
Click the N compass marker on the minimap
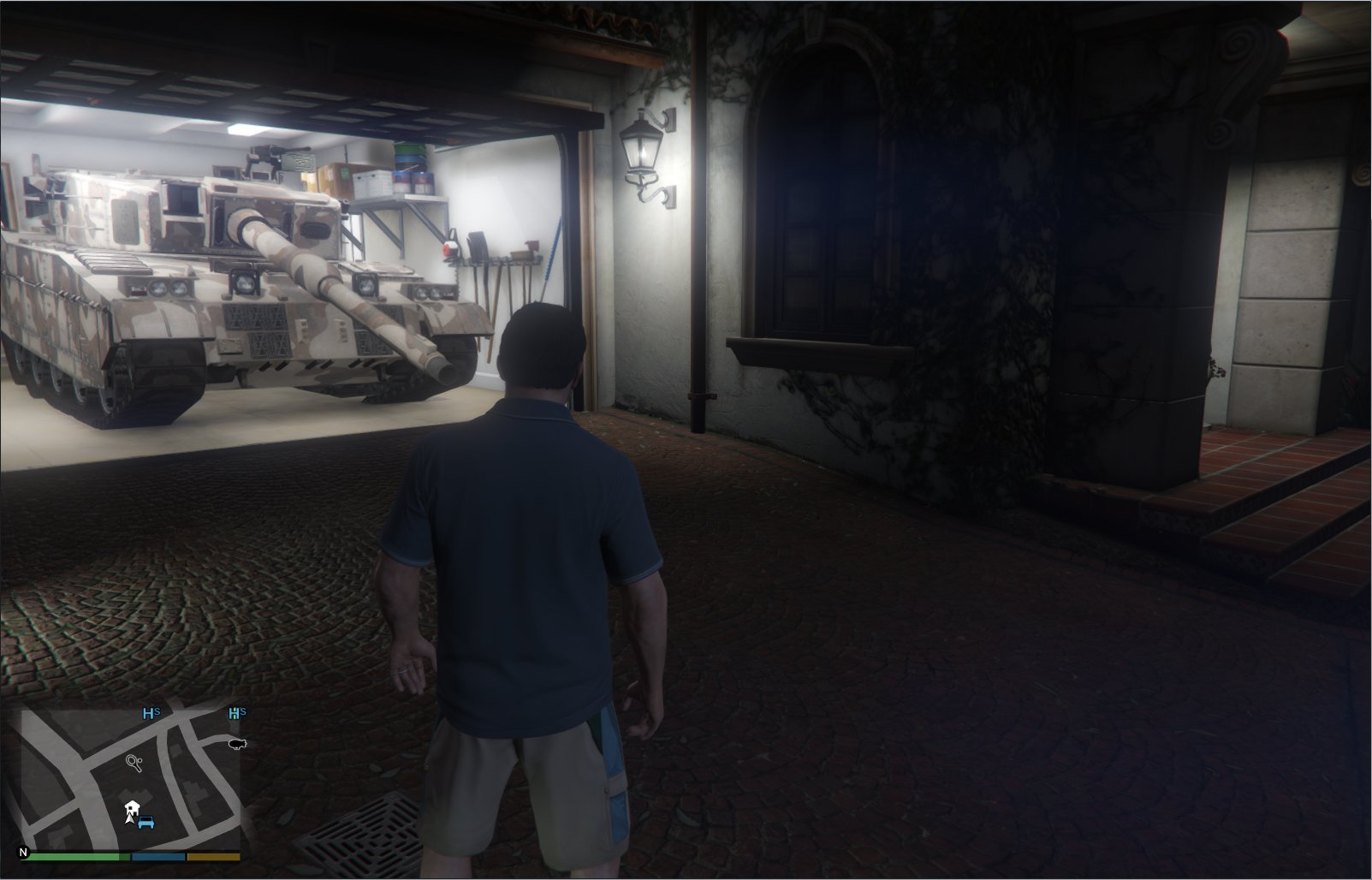[x=23, y=853]
